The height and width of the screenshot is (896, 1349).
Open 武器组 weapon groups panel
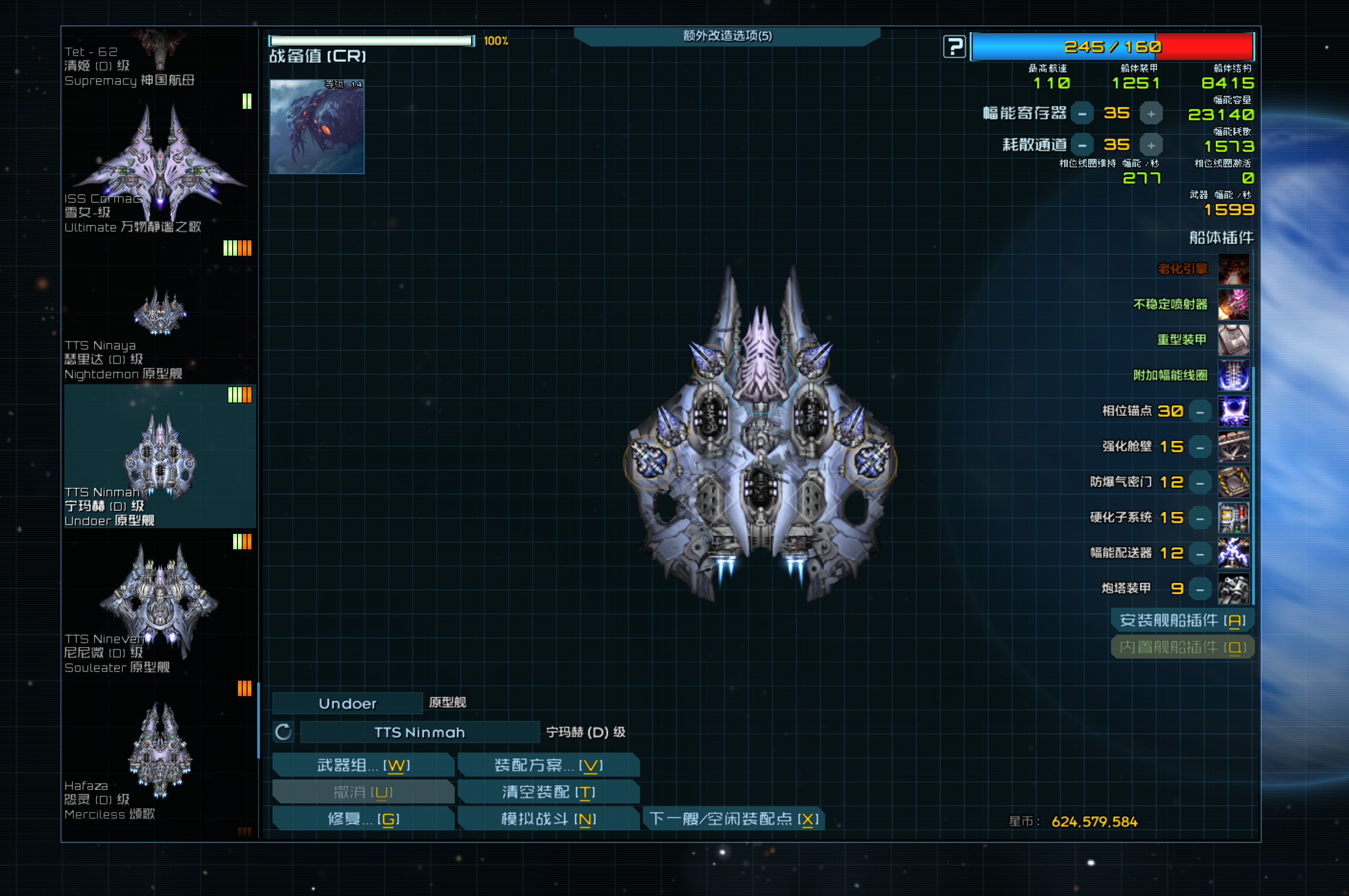click(363, 765)
